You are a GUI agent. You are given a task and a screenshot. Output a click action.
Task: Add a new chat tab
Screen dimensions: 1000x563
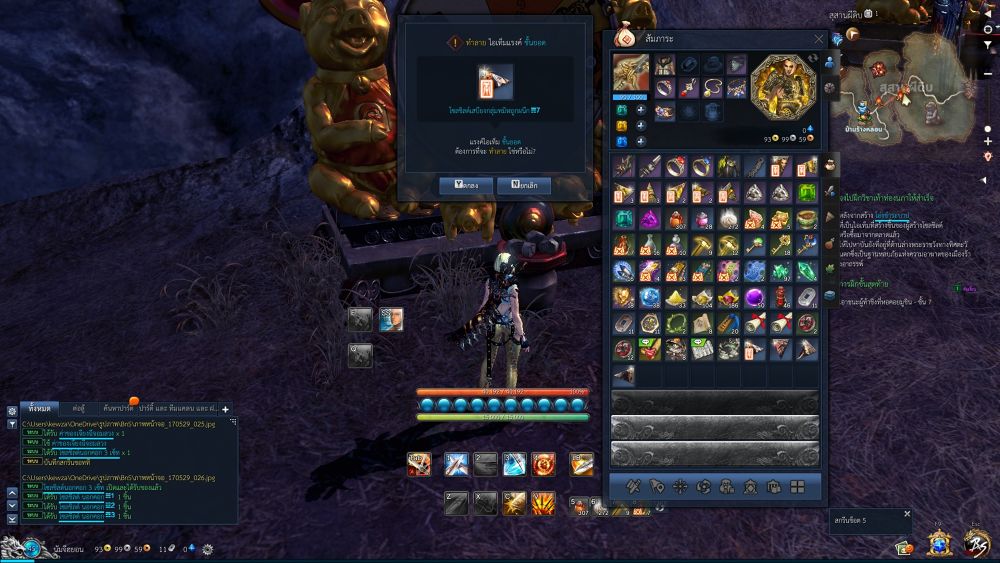(x=225, y=409)
